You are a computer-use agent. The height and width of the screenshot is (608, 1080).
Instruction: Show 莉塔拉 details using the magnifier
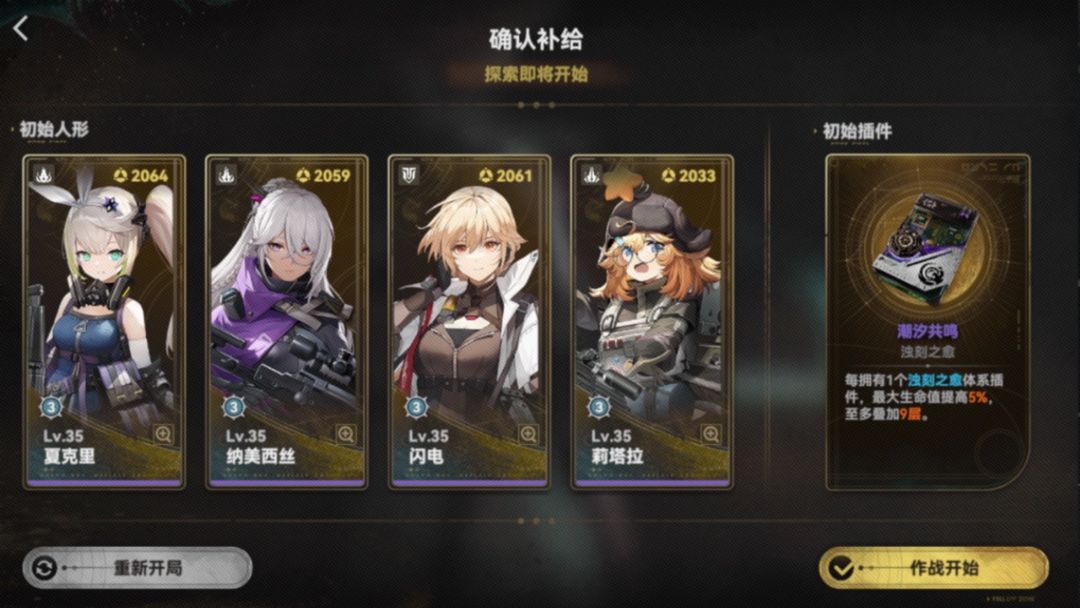click(x=711, y=434)
